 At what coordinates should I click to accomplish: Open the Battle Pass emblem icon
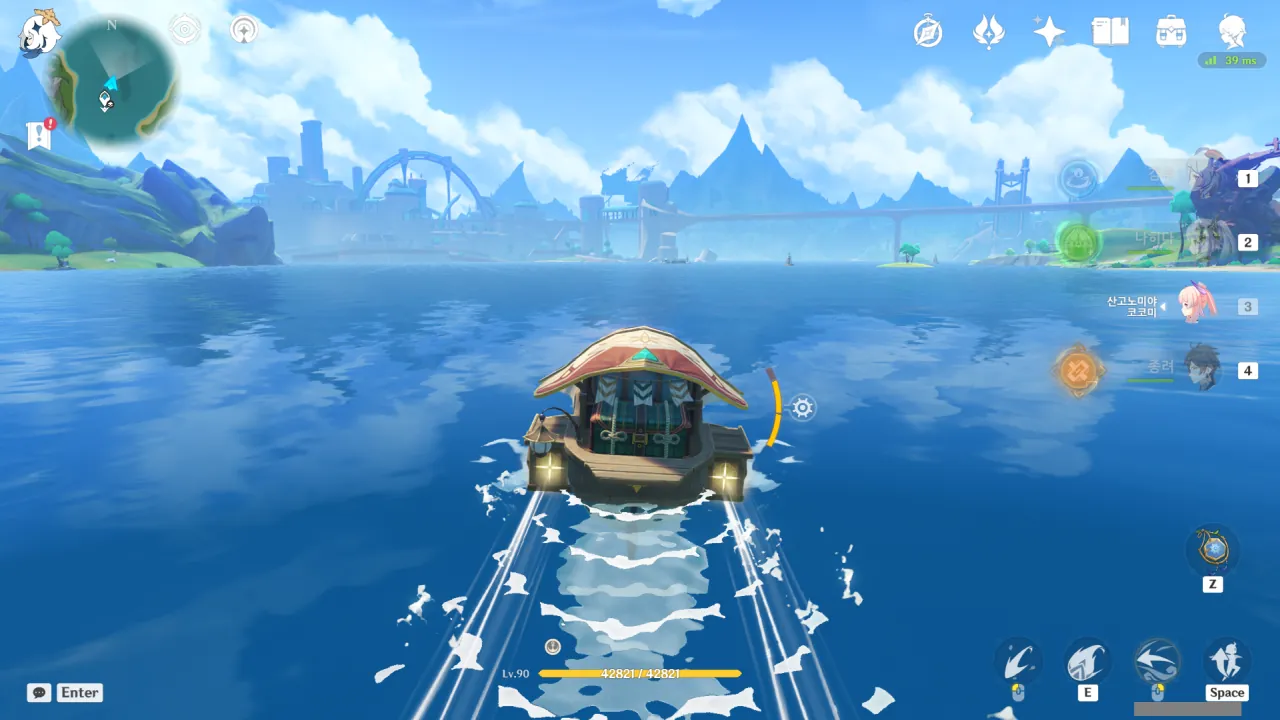coord(988,32)
